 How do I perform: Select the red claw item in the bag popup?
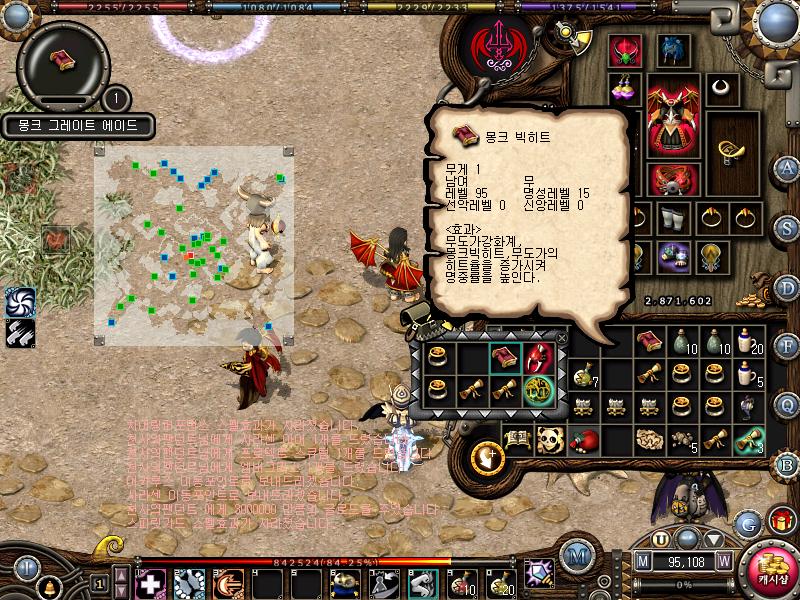(x=538, y=358)
